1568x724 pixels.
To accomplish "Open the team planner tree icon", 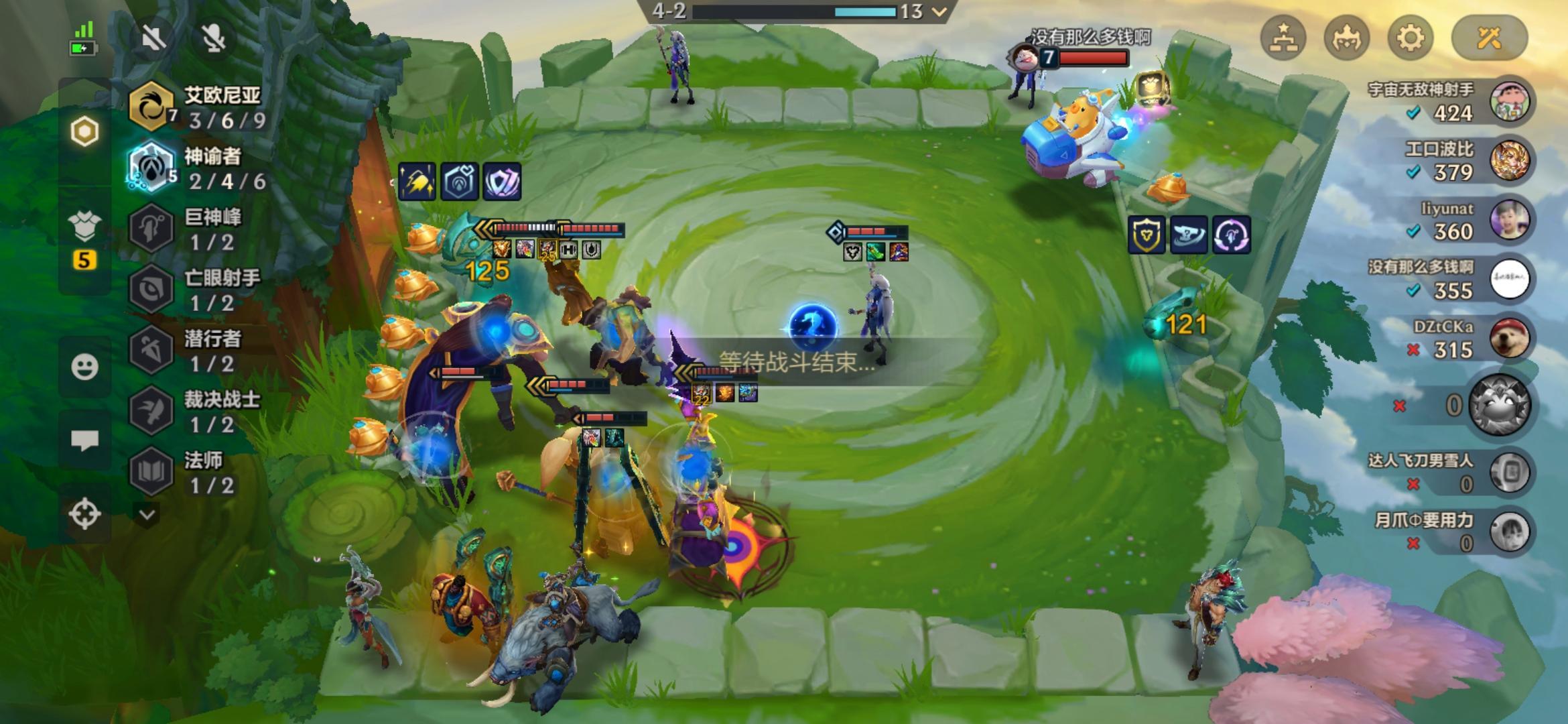I will (1283, 38).
